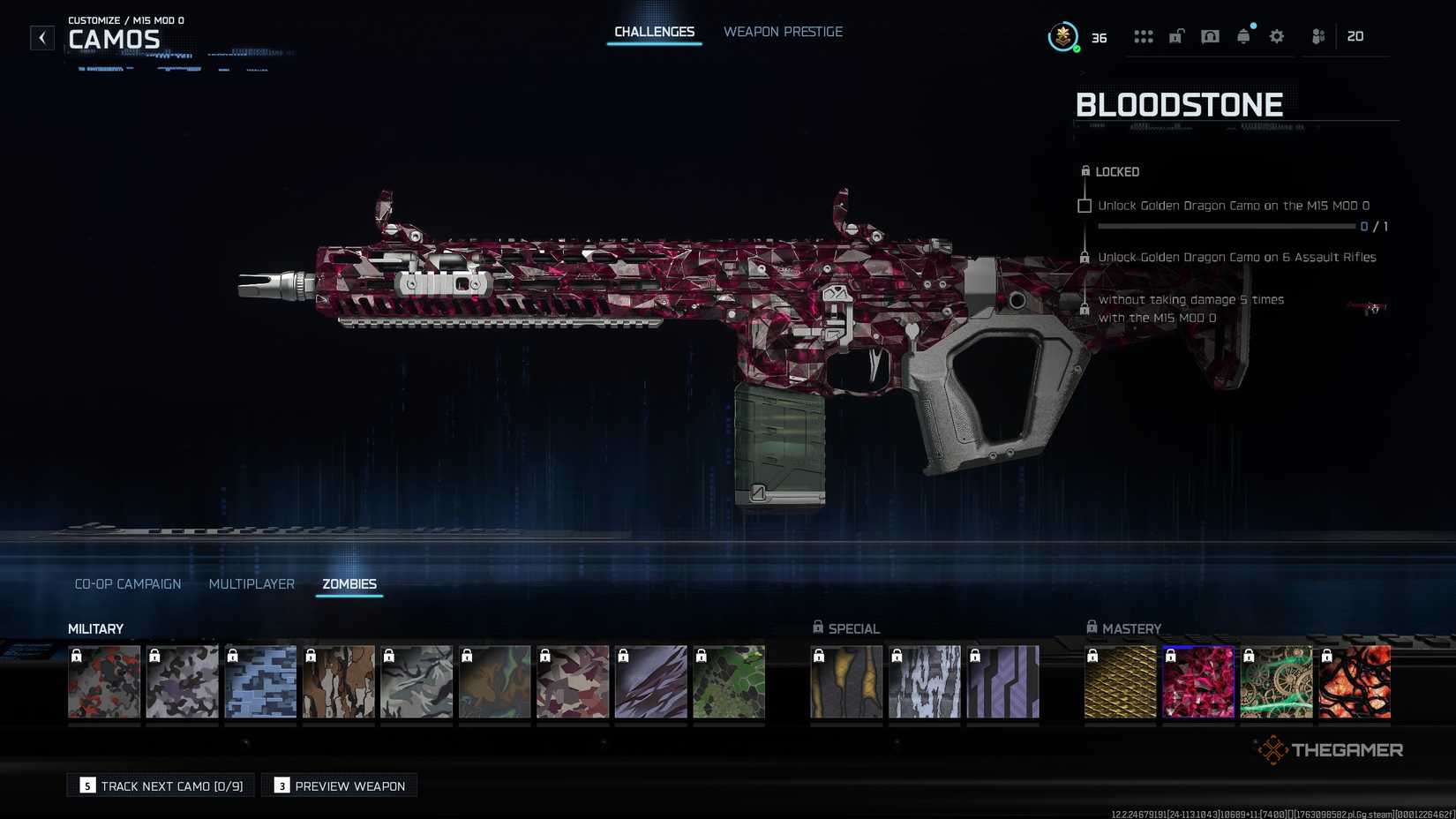Image resolution: width=1456 pixels, height=819 pixels.
Task: Click the lock badge on the gold Mastery camo
Action: click(1094, 655)
